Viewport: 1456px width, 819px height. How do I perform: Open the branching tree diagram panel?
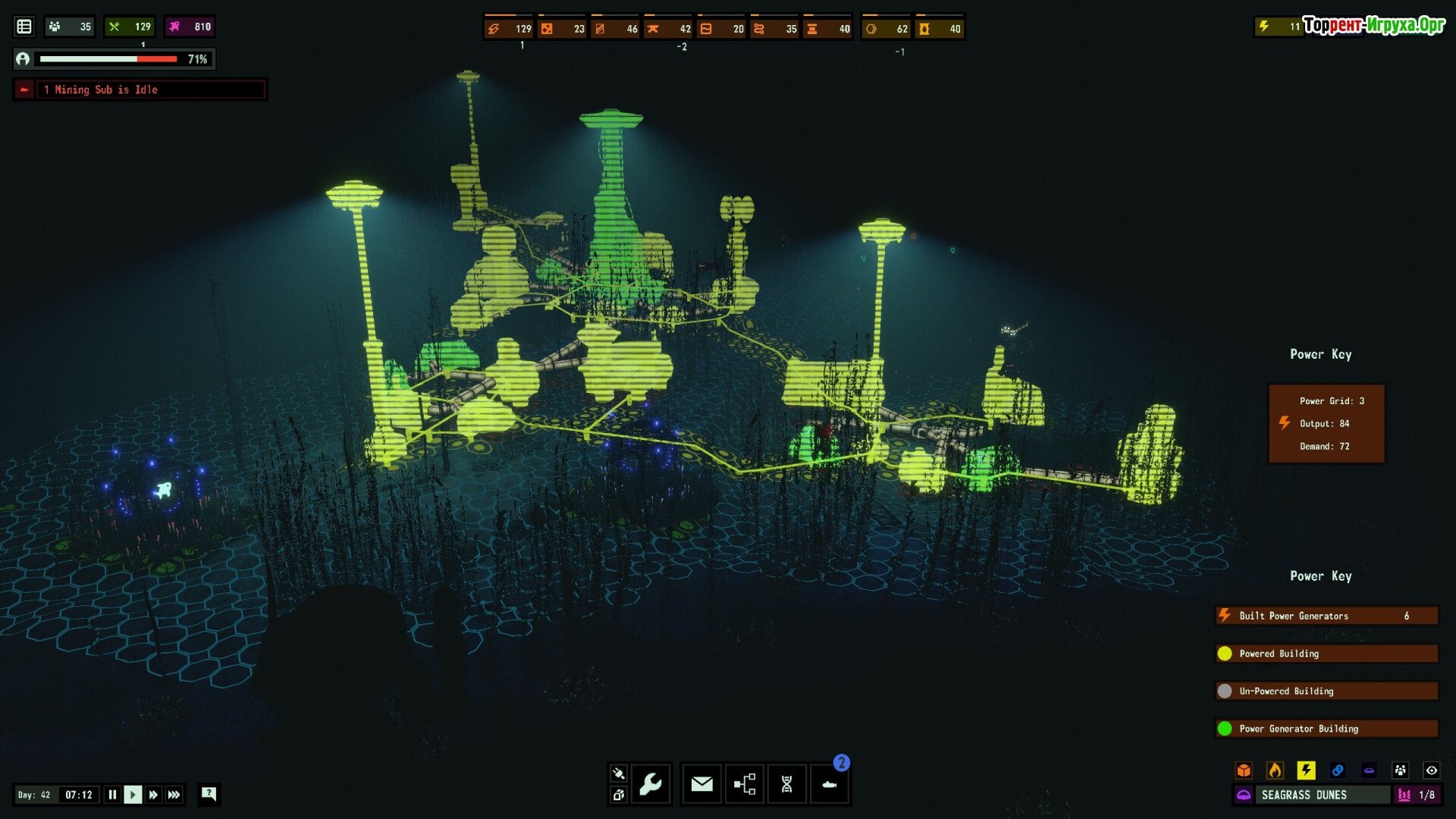(745, 783)
